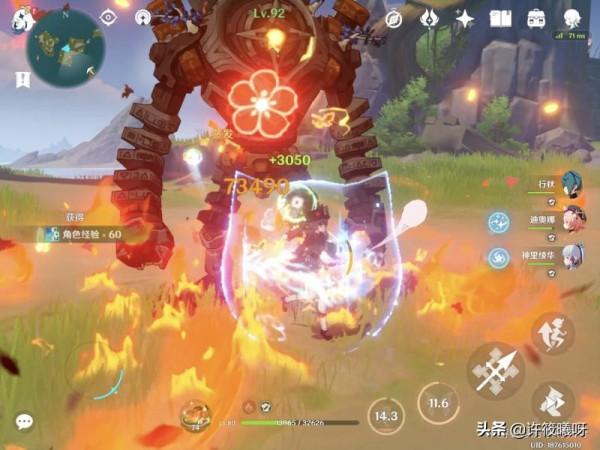This screenshot has height=450, width=600.
Task: Activate the elemental skill on 11.6 cooldown
Action: [437, 403]
